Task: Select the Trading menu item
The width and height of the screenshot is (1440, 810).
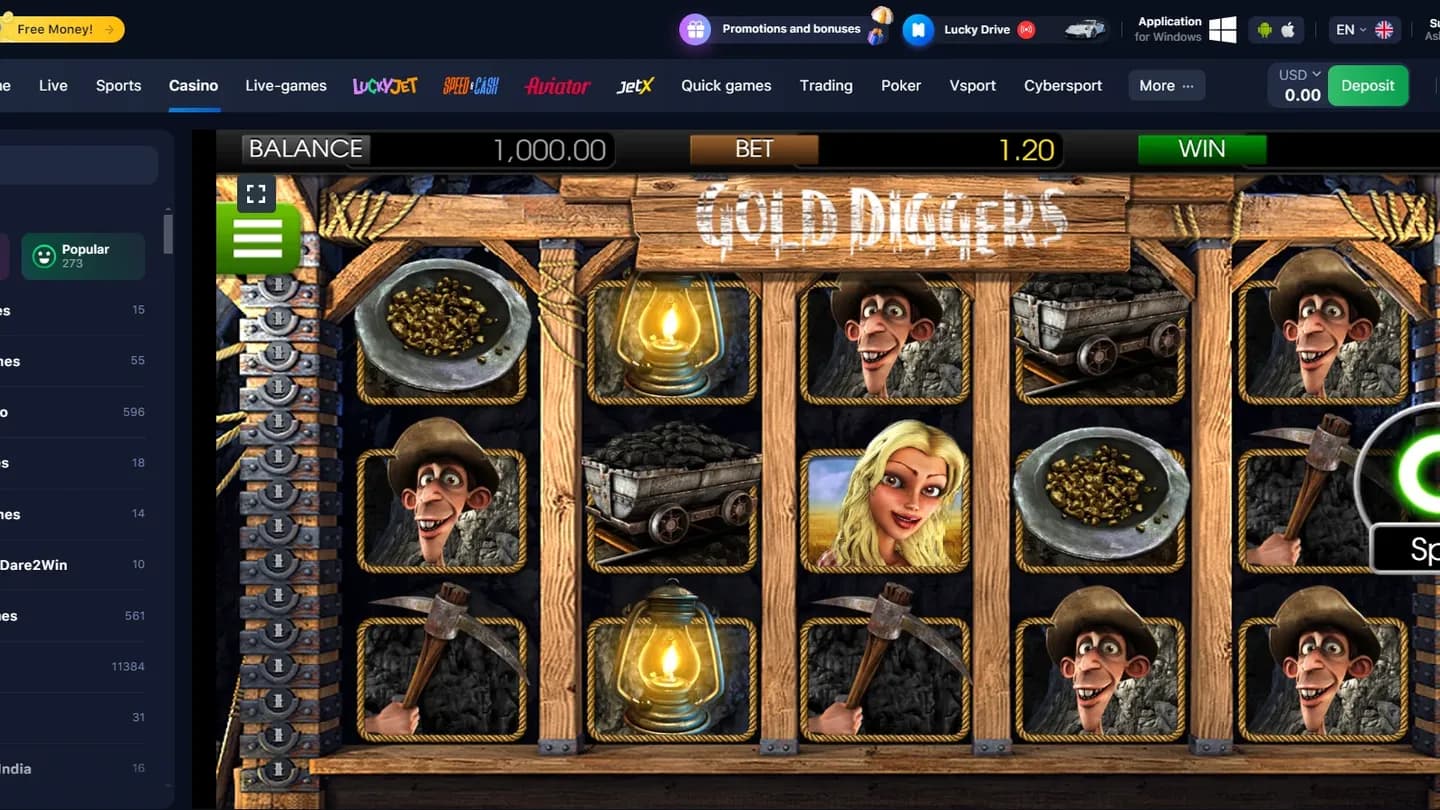Action: click(826, 85)
